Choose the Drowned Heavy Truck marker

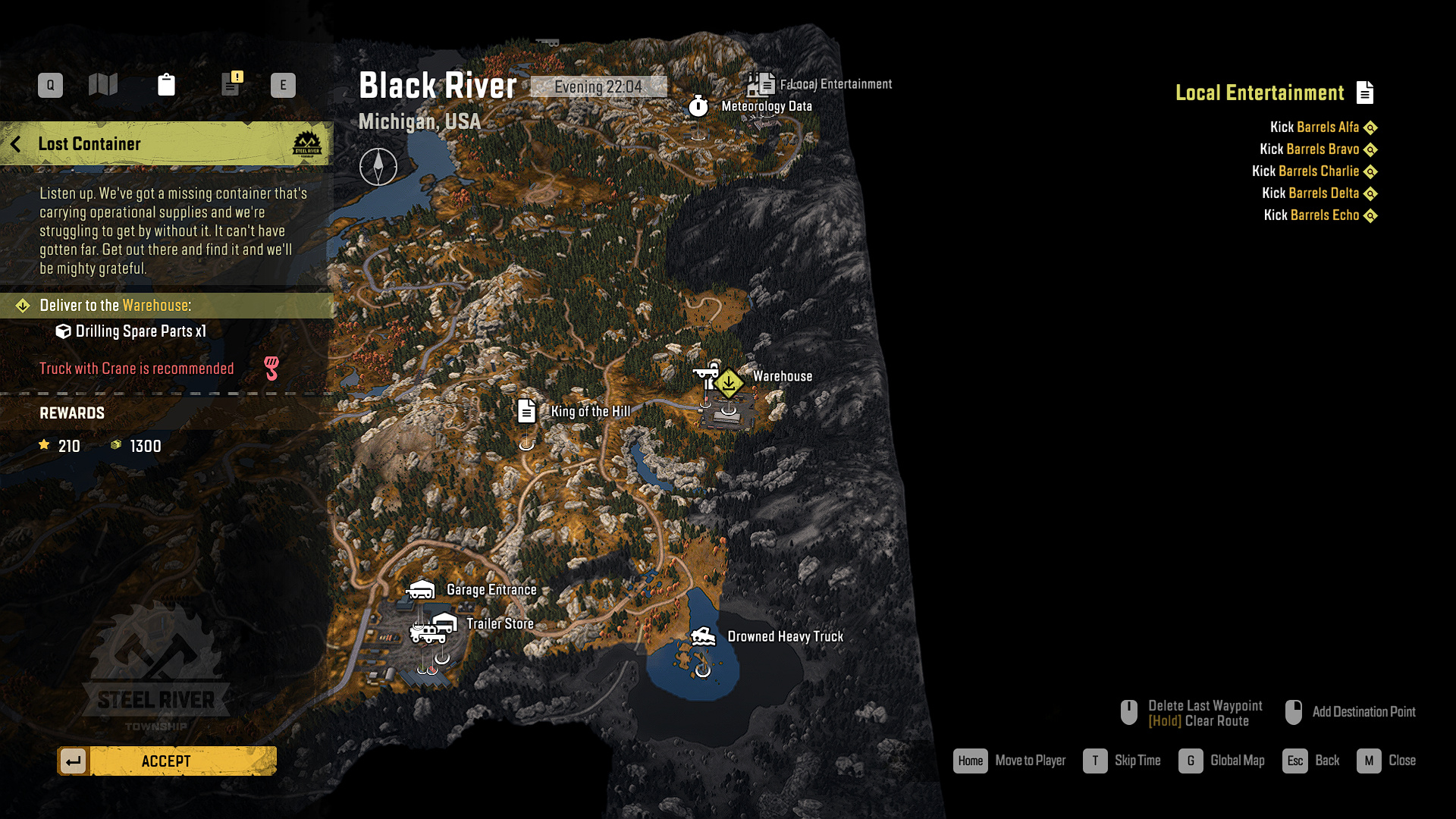tap(703, 636)
